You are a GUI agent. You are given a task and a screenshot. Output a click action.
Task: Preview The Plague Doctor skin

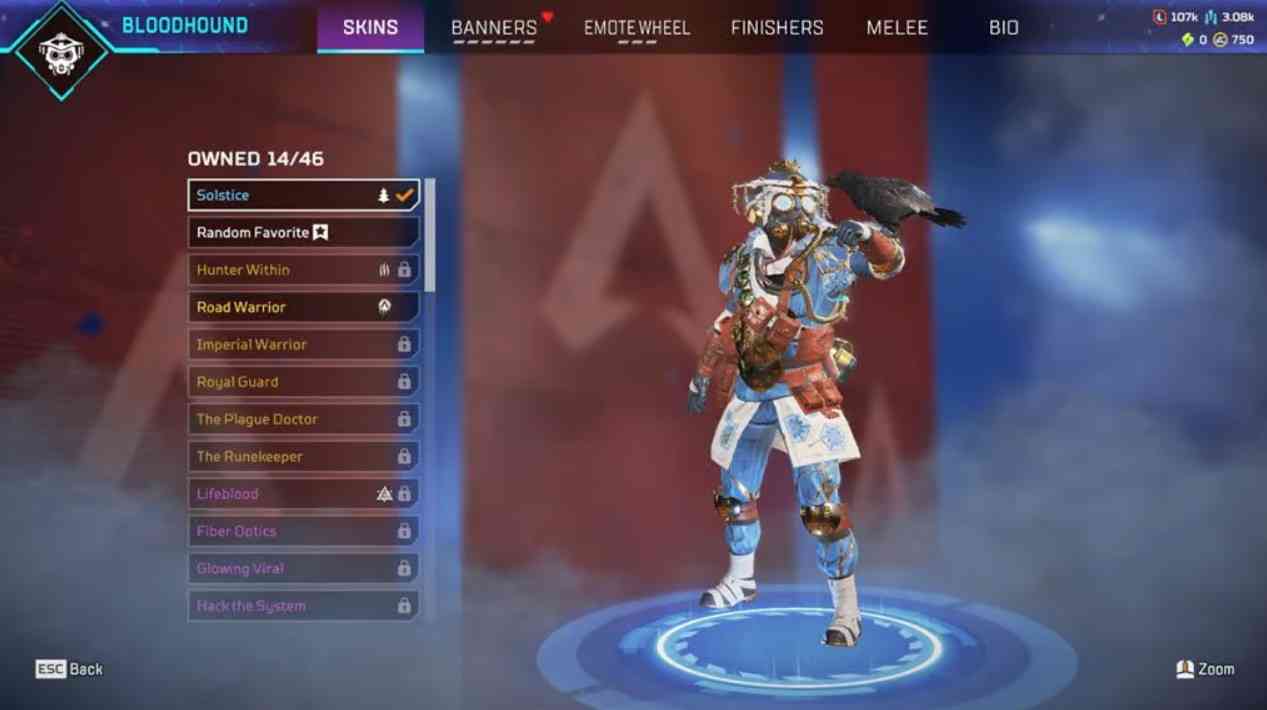[x=303, y=419]
